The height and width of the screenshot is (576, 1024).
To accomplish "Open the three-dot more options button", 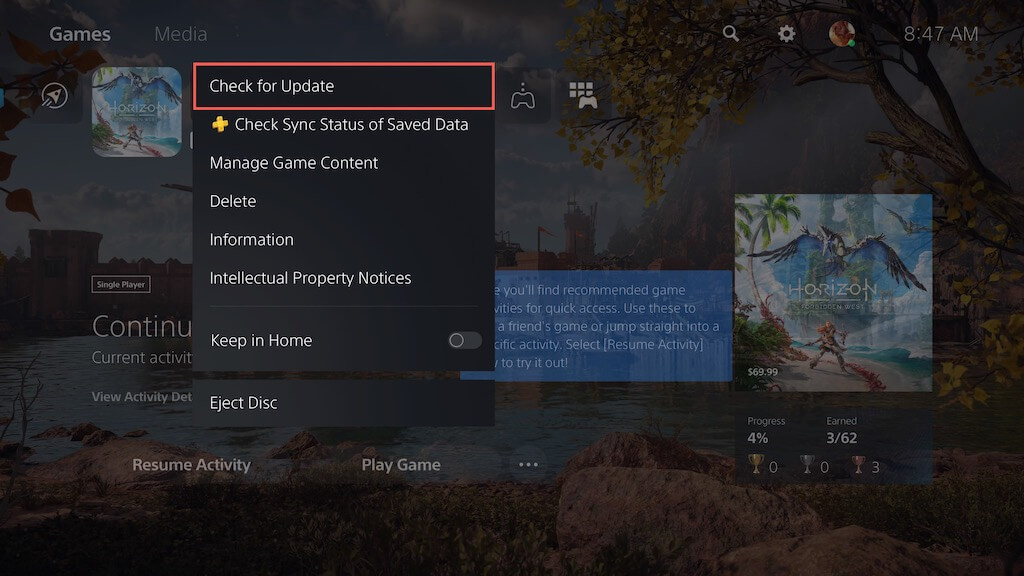I will 528,465.
